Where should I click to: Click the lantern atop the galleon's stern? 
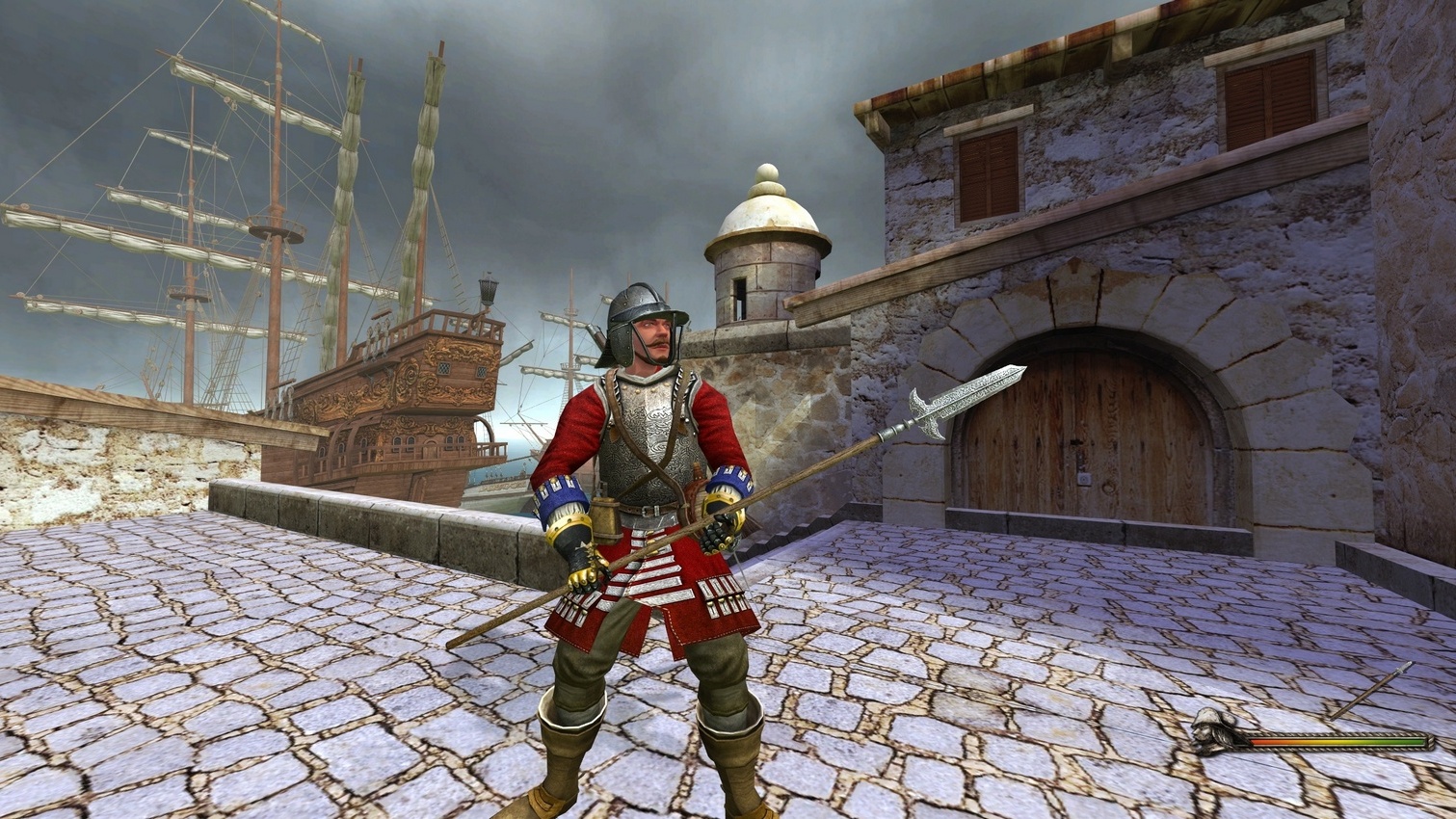click(x=487, y=289)
